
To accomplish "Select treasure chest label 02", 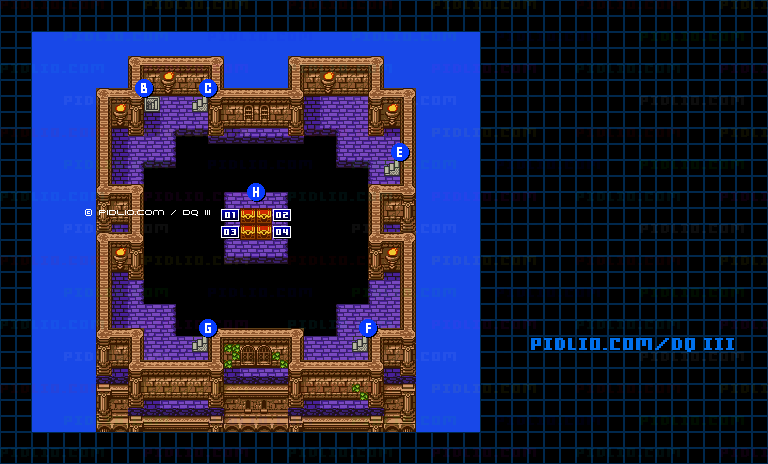I will click(282, 215).
